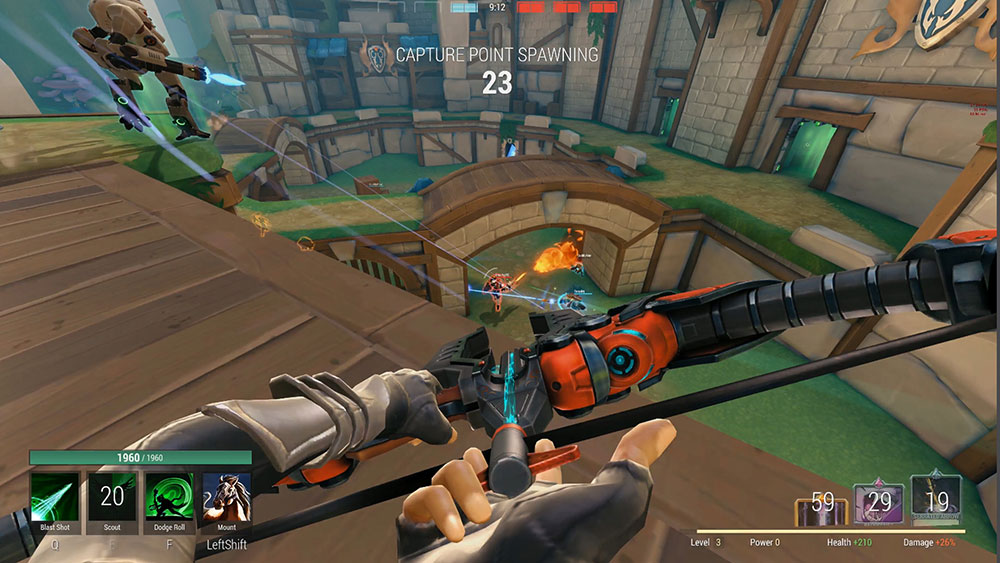Image resolution: width=1000 pixels, height=563 pixels.
Task: Select the Scout ability on cooldown
Action: 111,497
